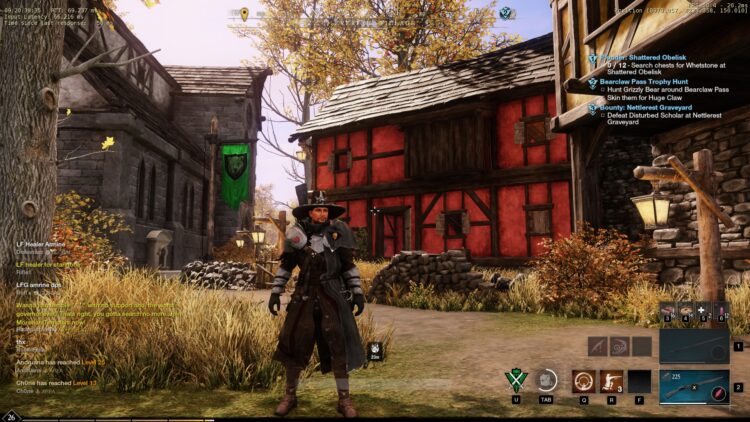Open the backpack inventory icon
The image size is (750, 422).
tap(546, 381)
